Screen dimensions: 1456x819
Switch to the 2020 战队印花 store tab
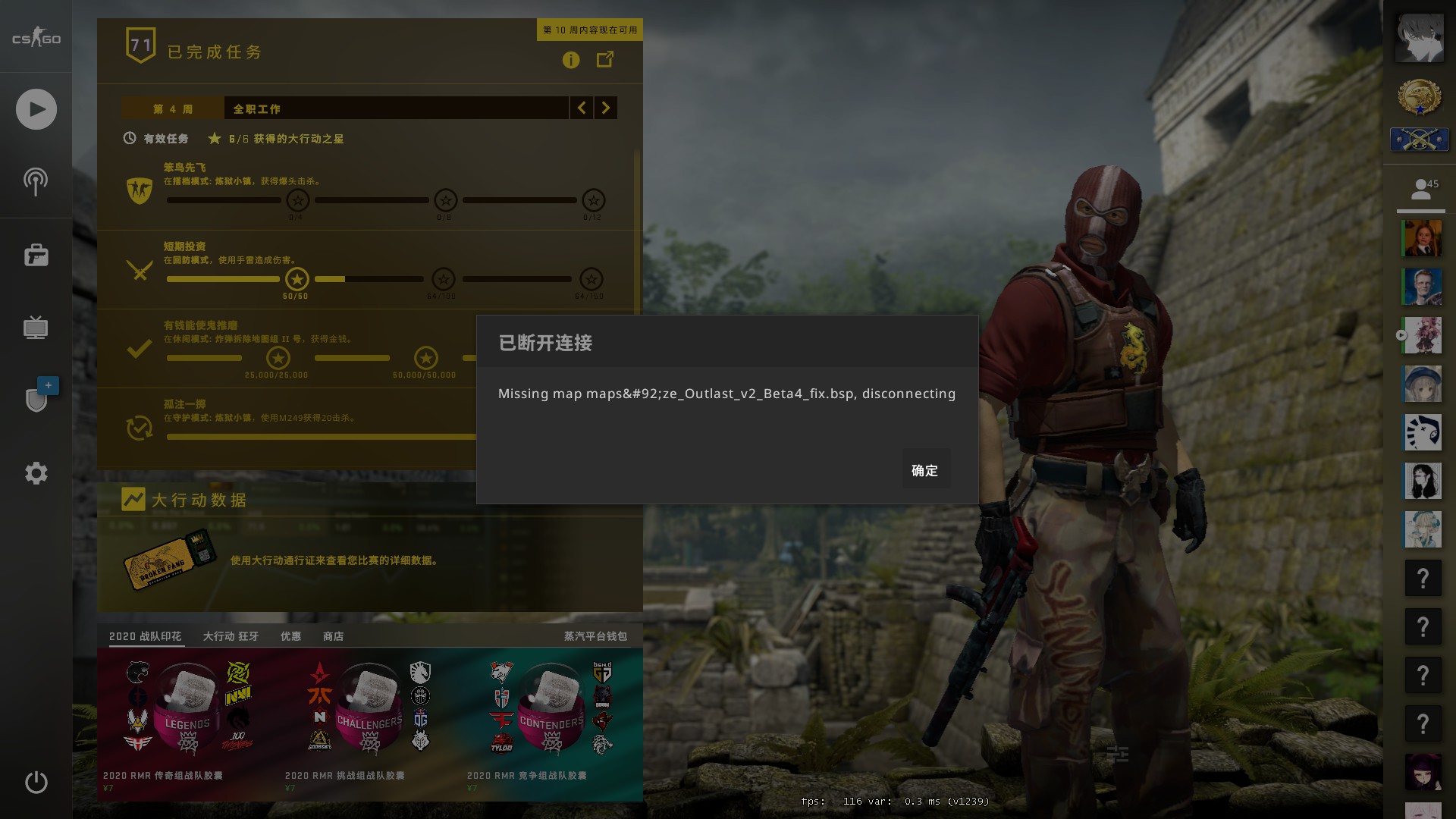coord(146,636)
